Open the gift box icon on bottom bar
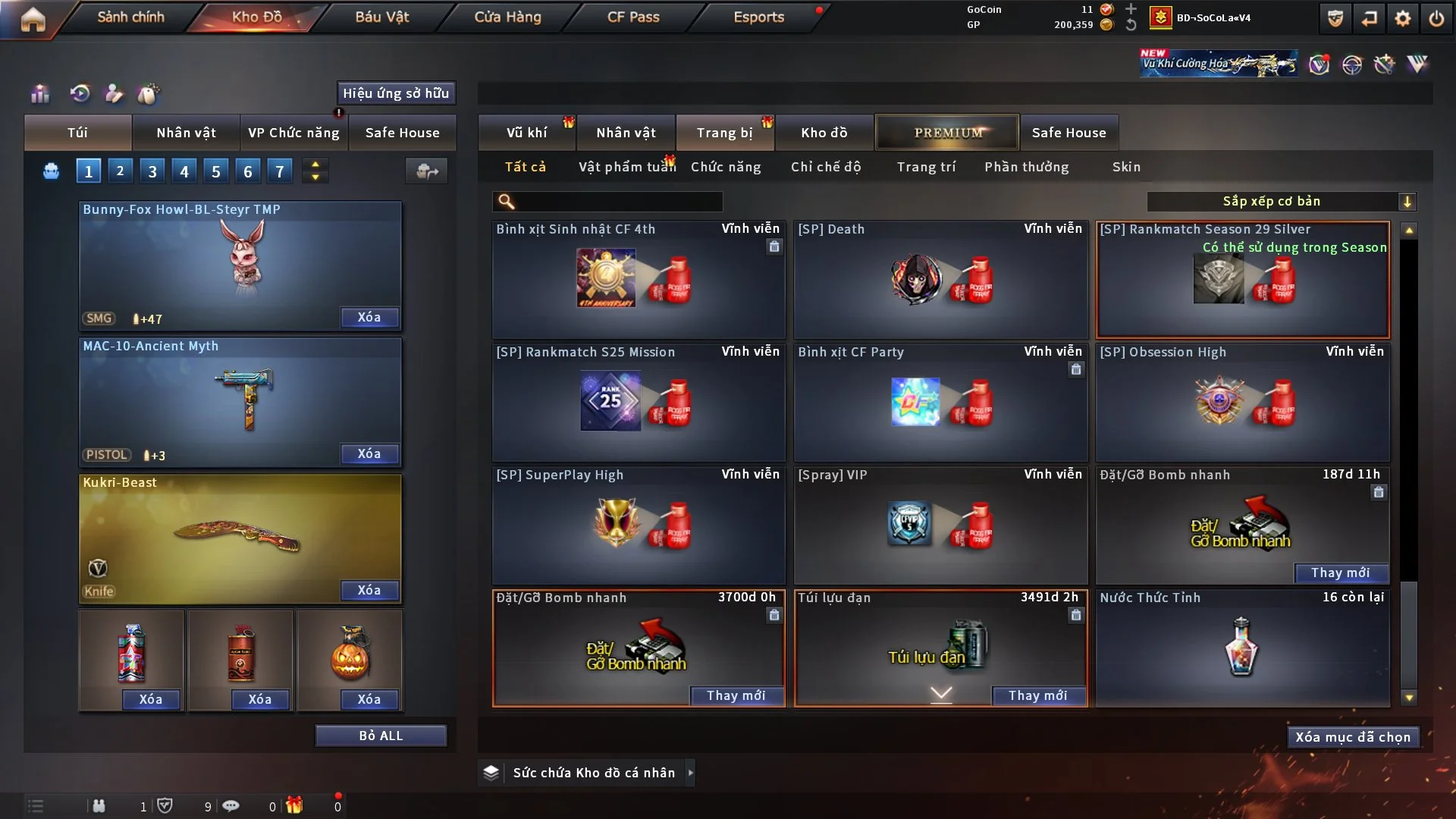 point(295,805)
